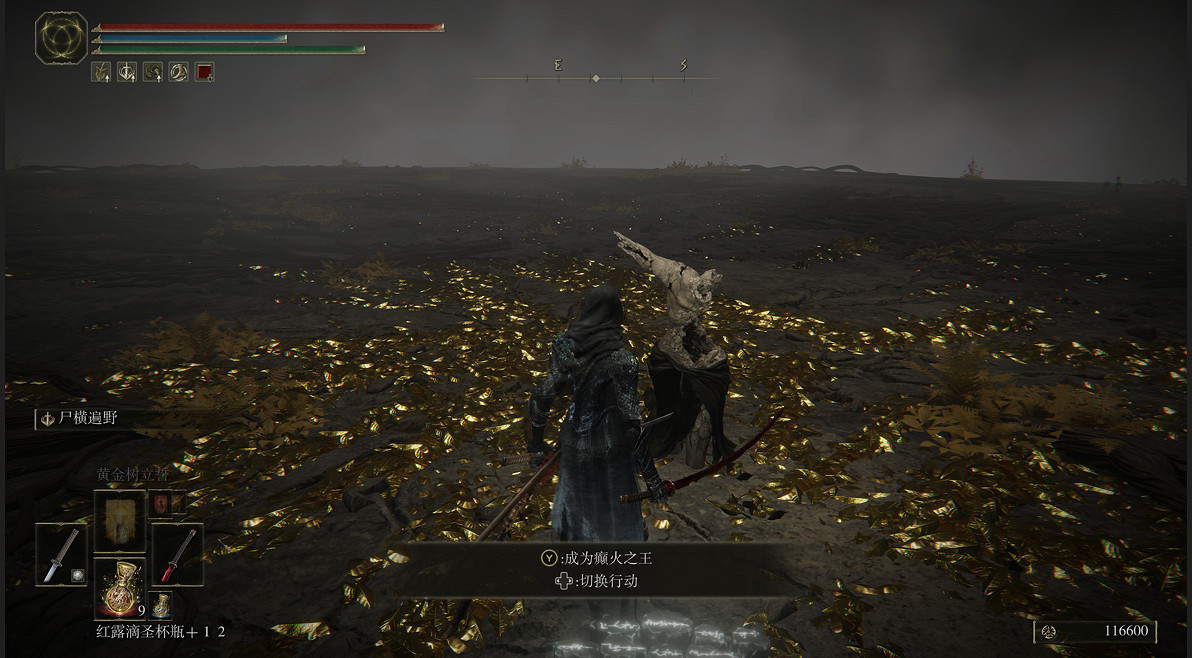Select the small blue Cerulean flask icon
The image size is (1192, 658).
coord(160,605)
